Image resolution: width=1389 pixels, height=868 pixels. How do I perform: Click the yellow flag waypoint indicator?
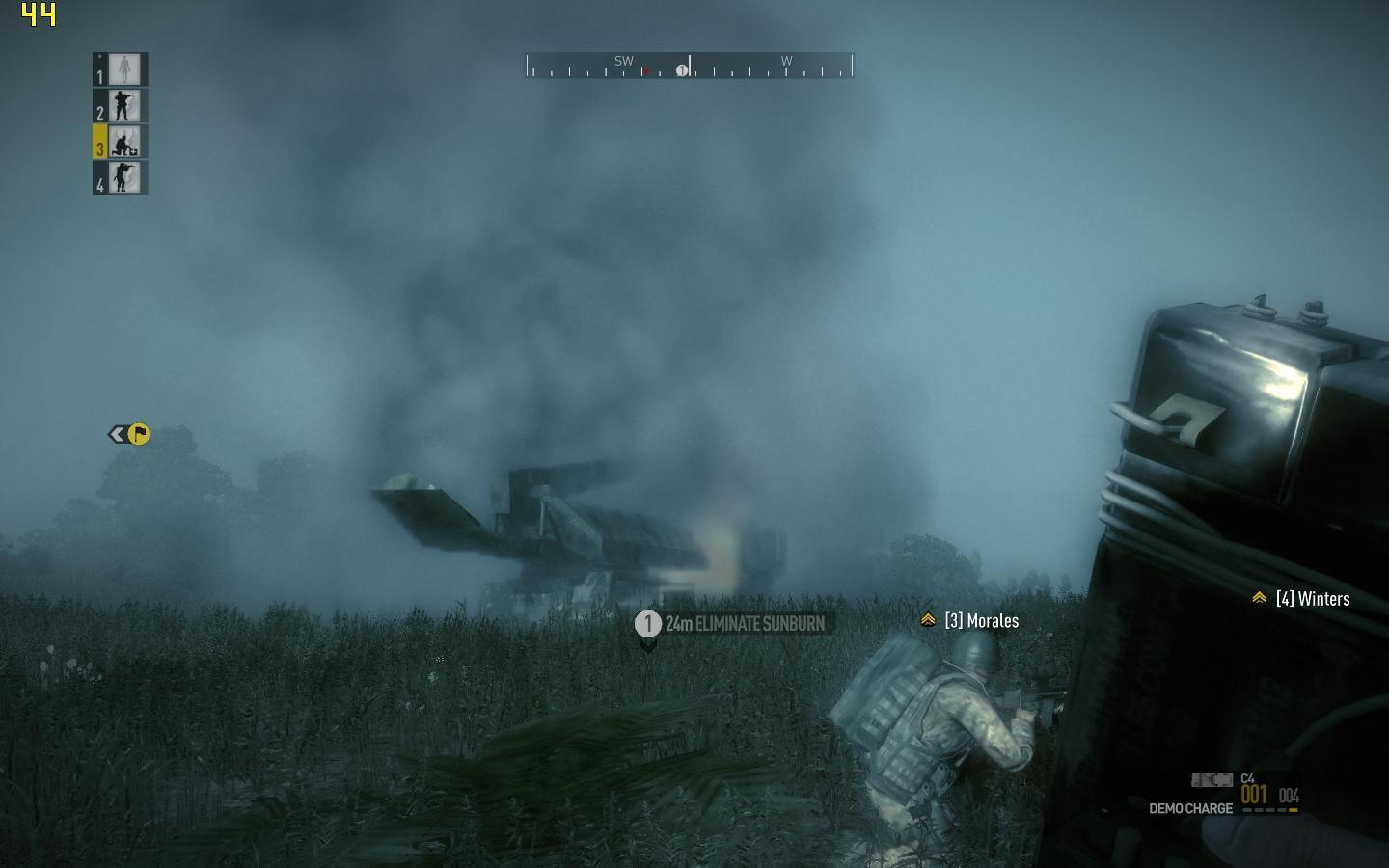click(138, 434)
